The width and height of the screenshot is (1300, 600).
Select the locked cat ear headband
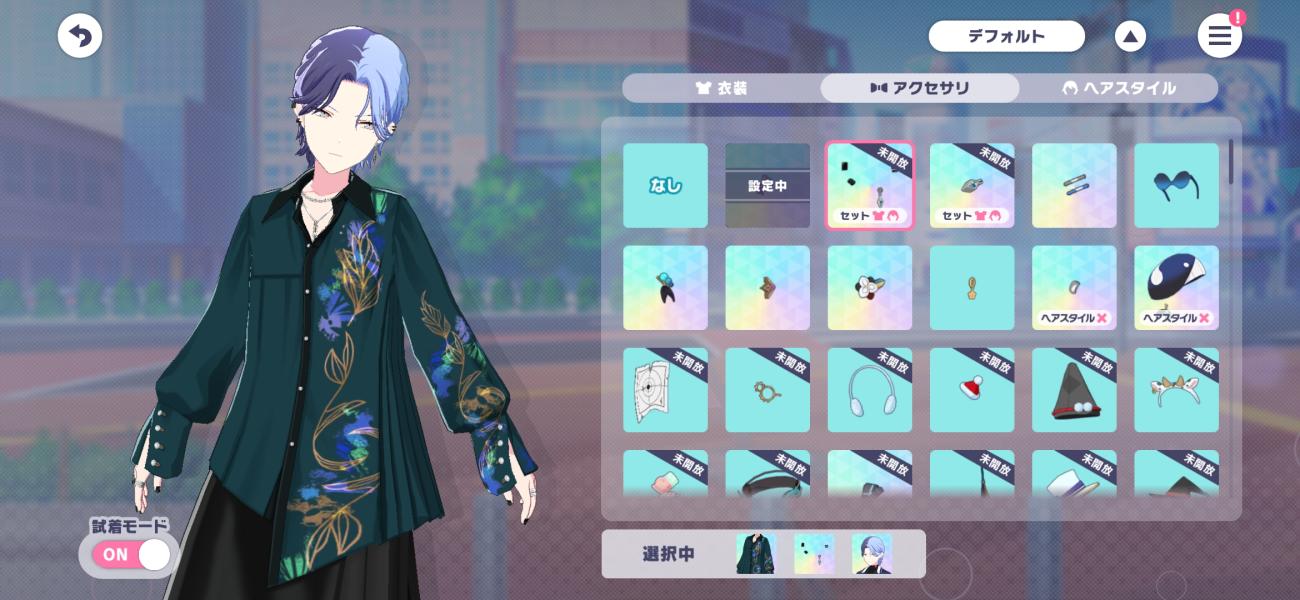point(1176,390)
